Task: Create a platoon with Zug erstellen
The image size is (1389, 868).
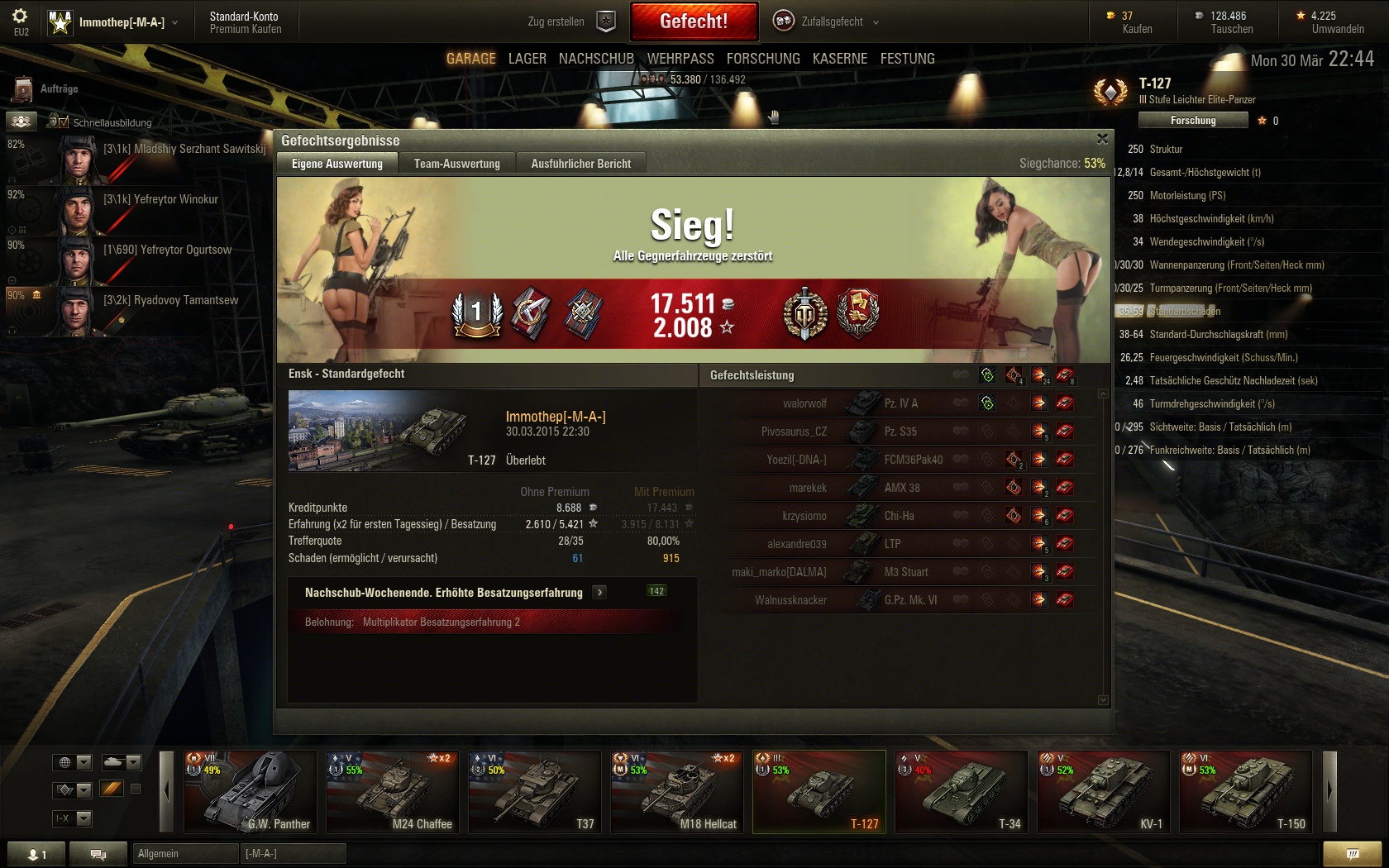Action: [x=570, y=21]
